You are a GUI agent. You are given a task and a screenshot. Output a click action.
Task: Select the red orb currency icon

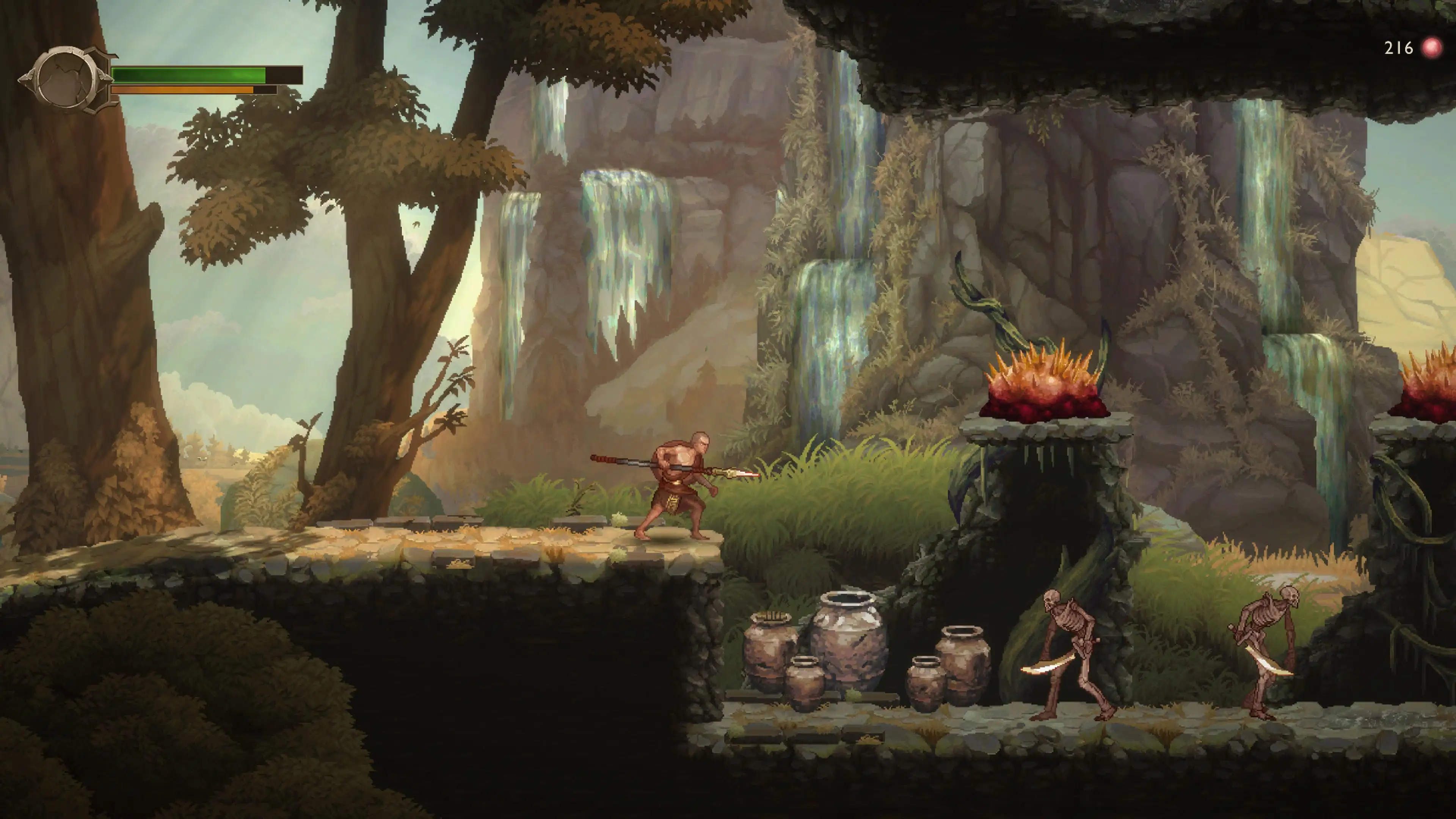(x=1432, y=48)
